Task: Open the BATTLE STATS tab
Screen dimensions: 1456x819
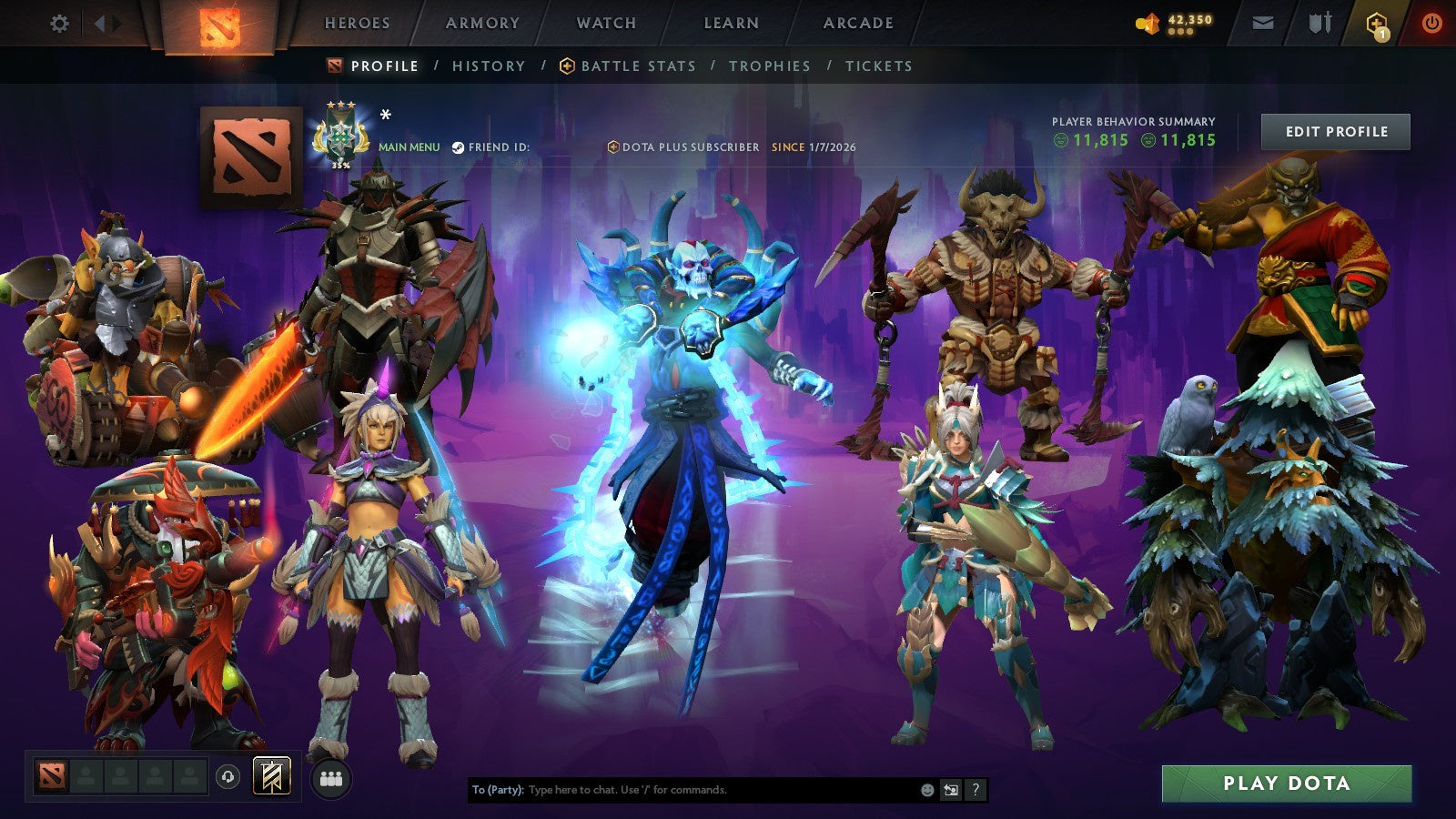Action: click(637, 66)
